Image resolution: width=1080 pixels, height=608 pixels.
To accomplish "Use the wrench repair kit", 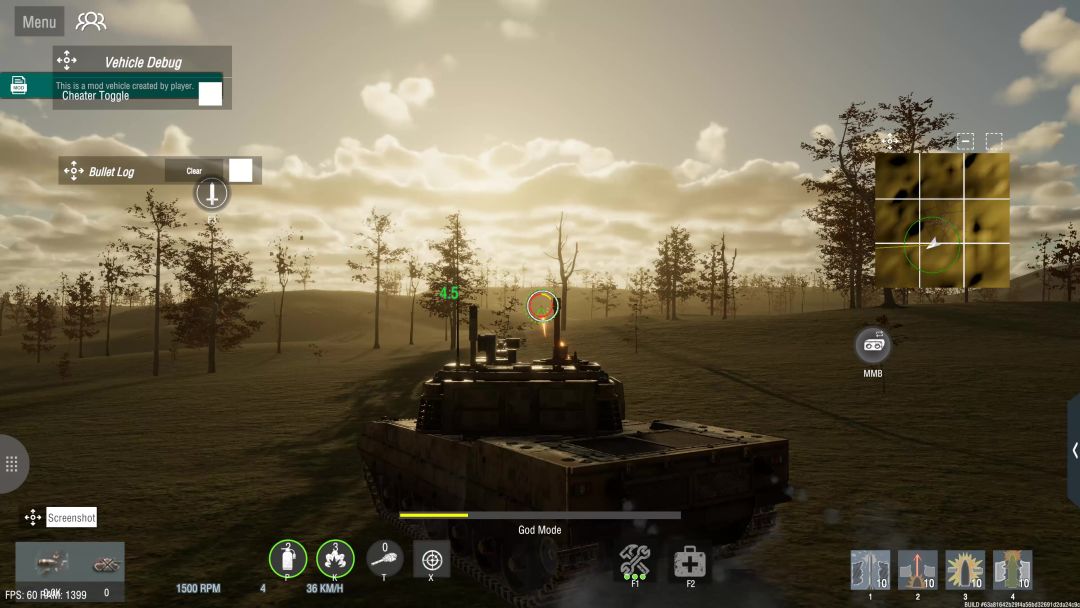I will [635, 560].
